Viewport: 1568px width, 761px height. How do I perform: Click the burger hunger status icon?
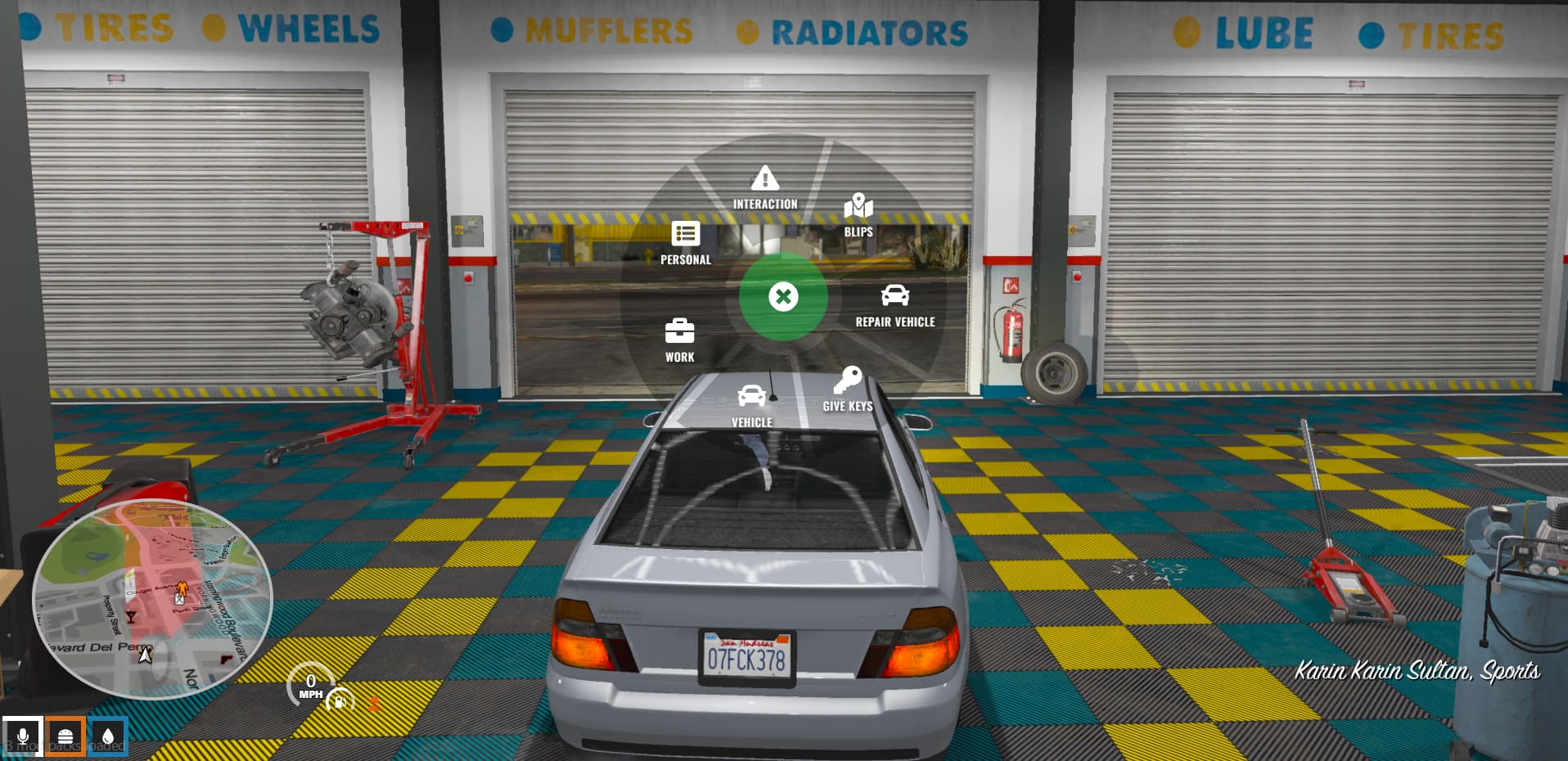[x=65, y=736]
